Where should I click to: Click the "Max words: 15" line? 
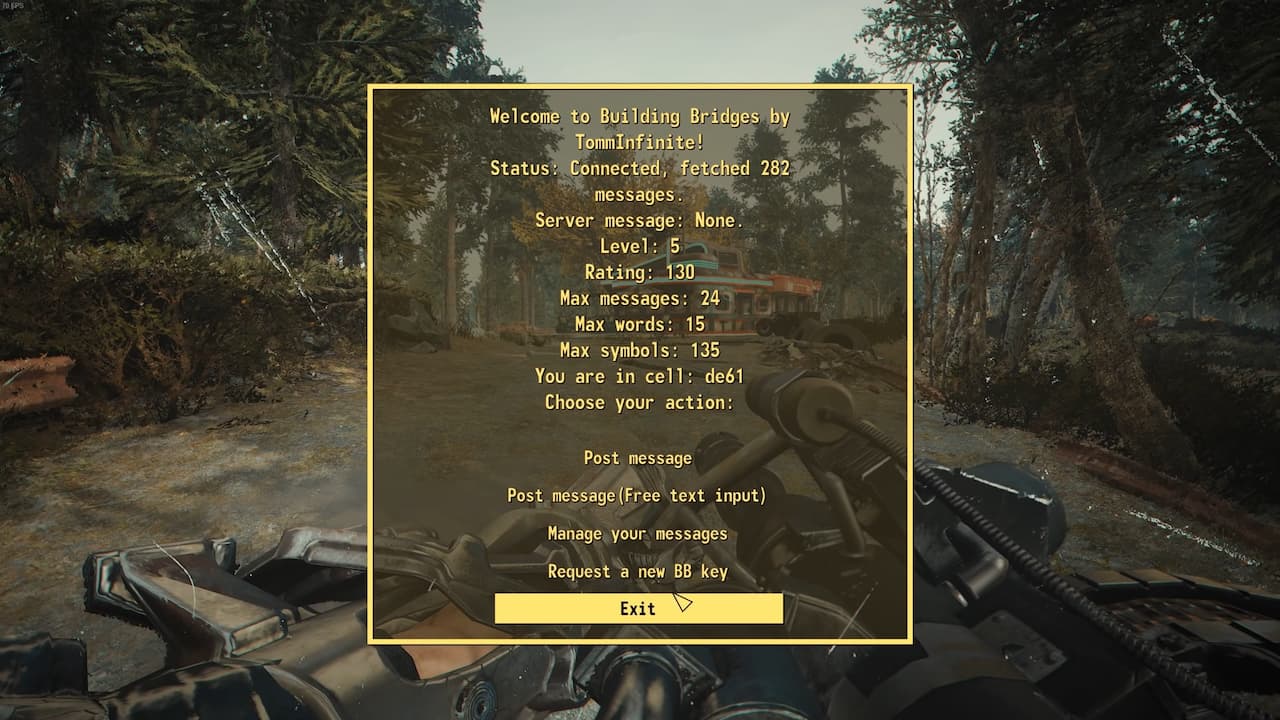638,324
